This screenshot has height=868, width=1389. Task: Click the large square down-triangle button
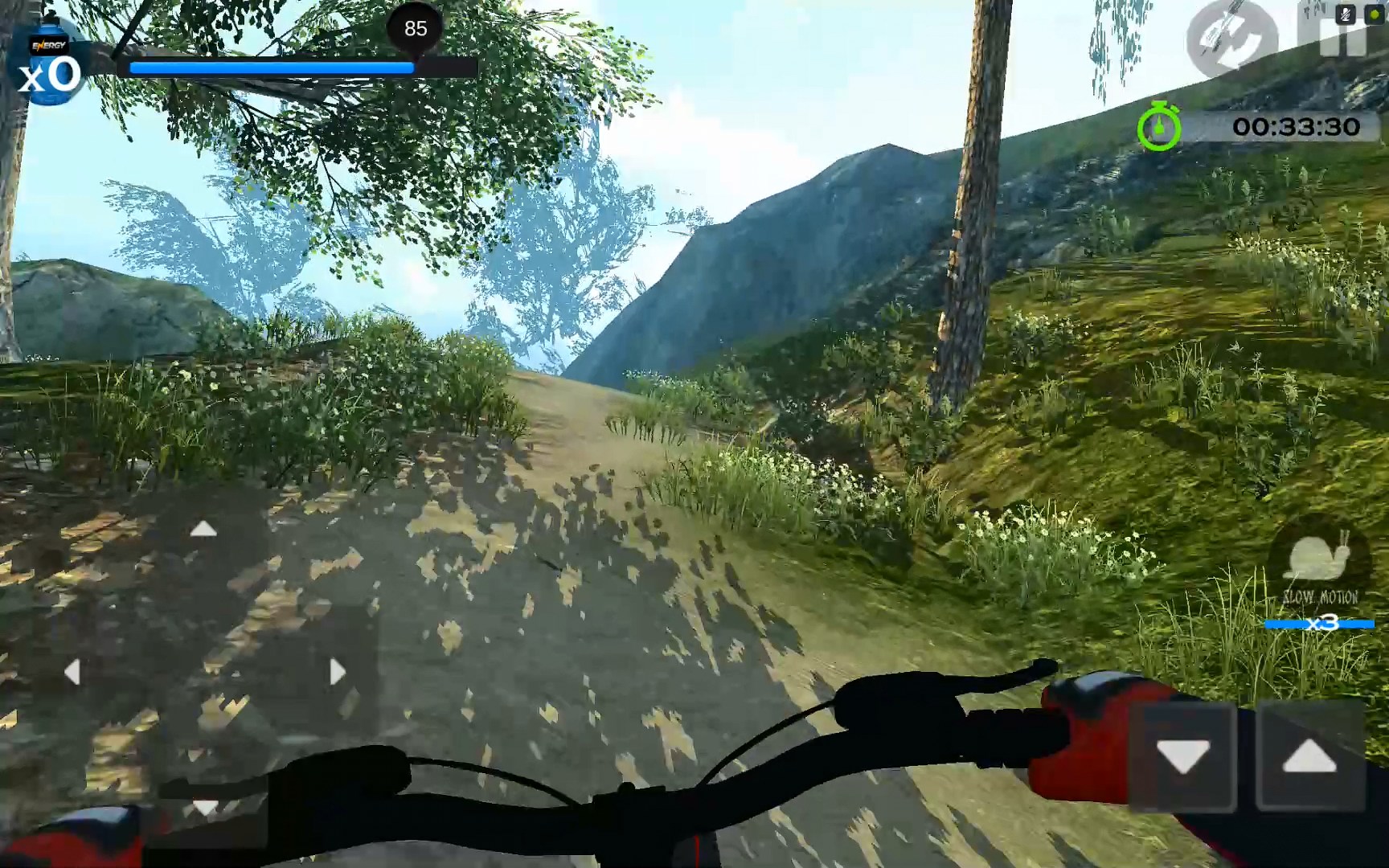coord(1182,756)
